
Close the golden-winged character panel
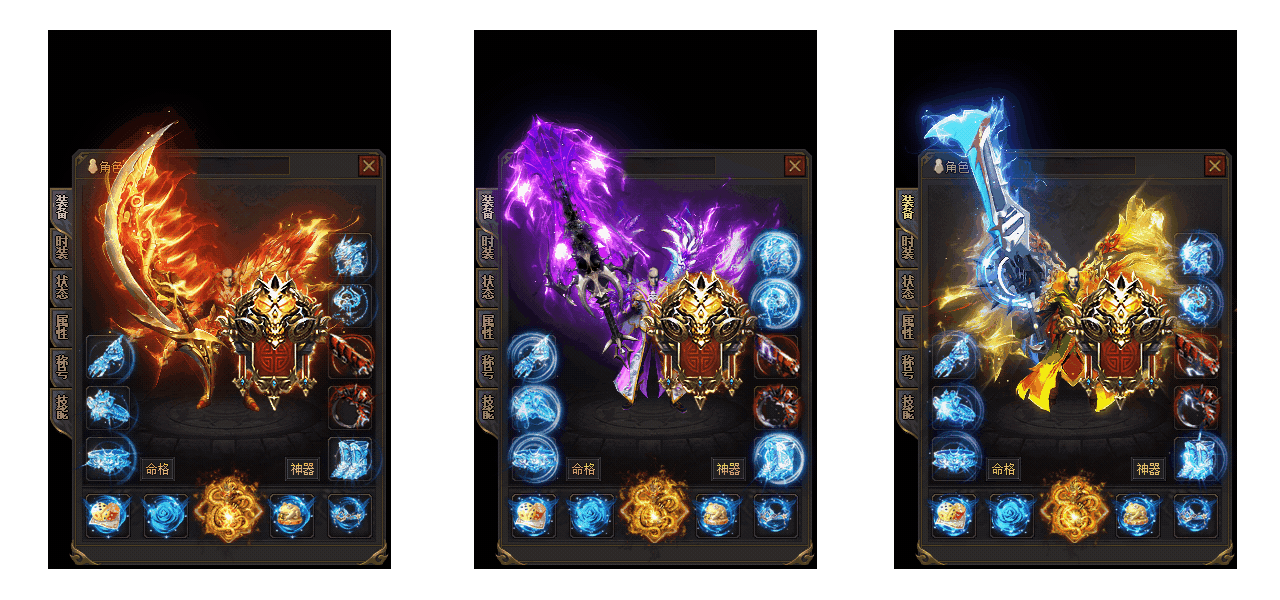click(x=1215, y=166)
